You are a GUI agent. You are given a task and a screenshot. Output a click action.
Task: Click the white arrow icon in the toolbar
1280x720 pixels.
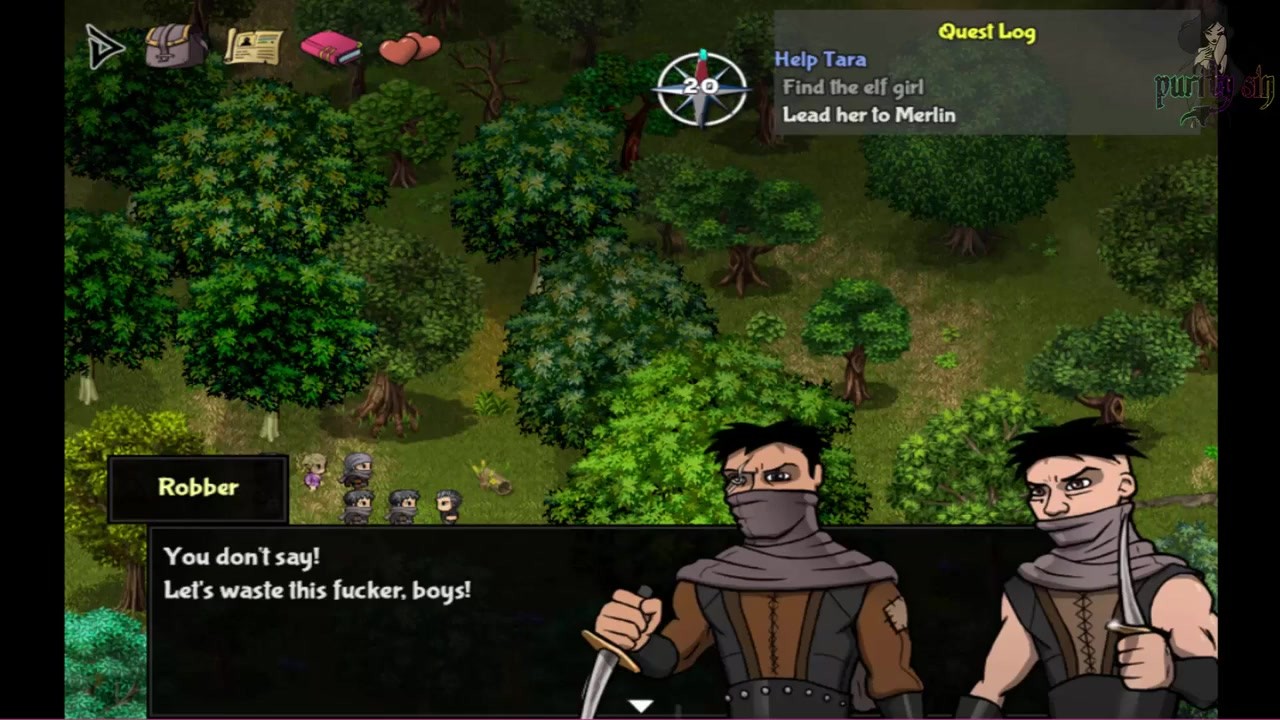coord(105,47)
